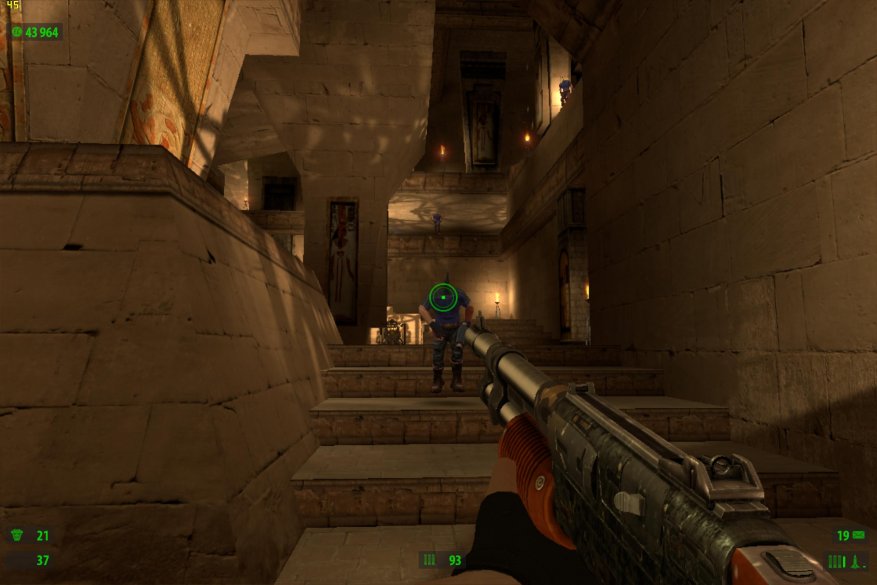Viewport: 877px width, 585px height.
Task: Click the ammo inventory bars icon
Action: (836, 561)
